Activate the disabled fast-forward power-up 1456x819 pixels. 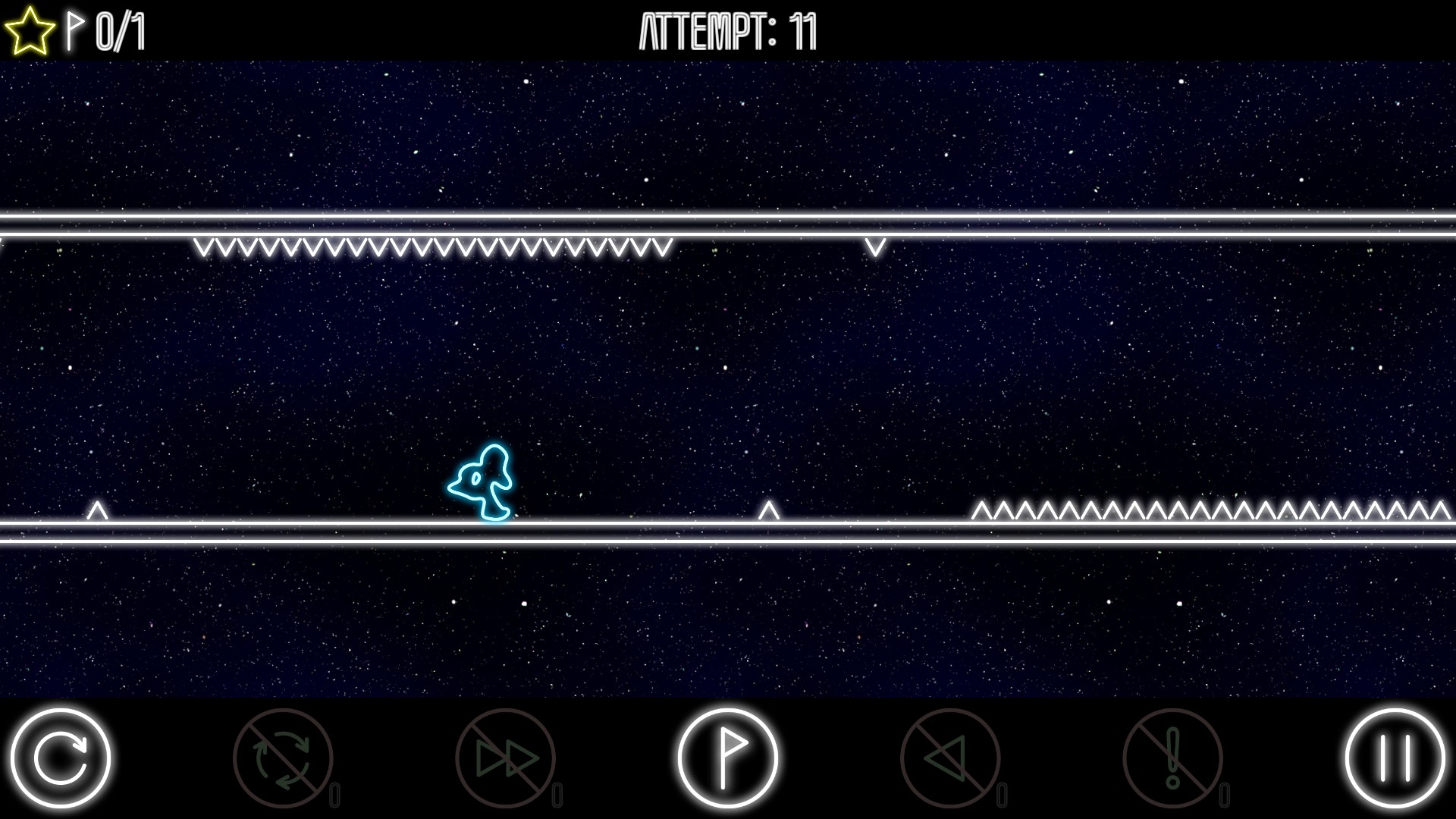(x=505, y=758)
